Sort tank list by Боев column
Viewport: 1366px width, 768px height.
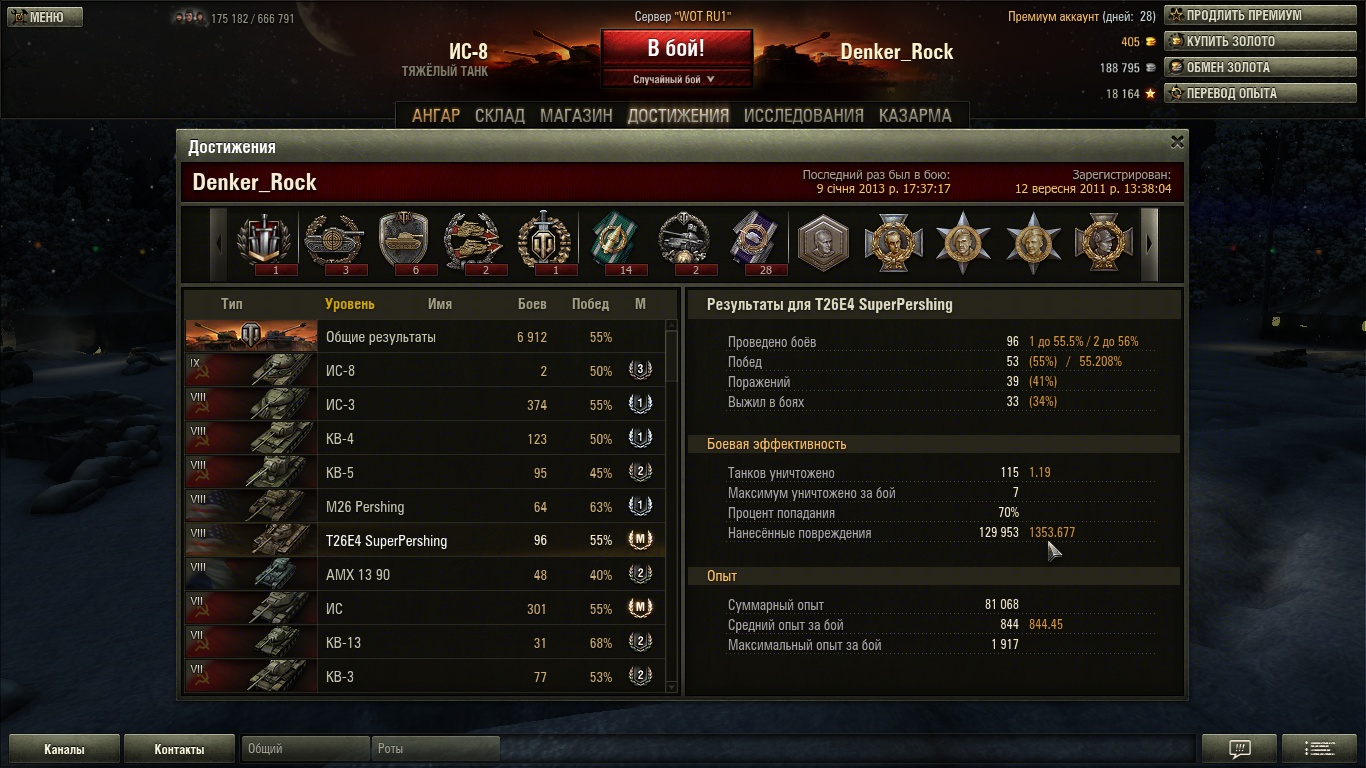tap(532, 304)
